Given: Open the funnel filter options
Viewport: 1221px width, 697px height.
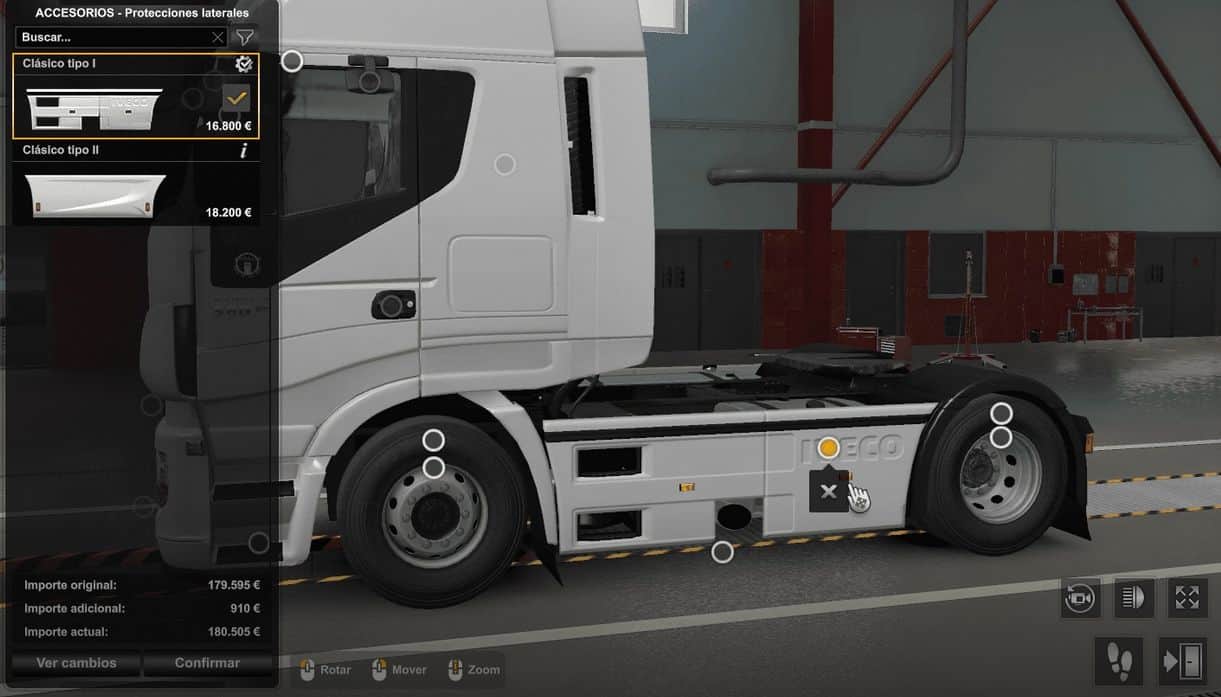Looking at the screenshot, I should pyautogui.click(x=244, y=37).
